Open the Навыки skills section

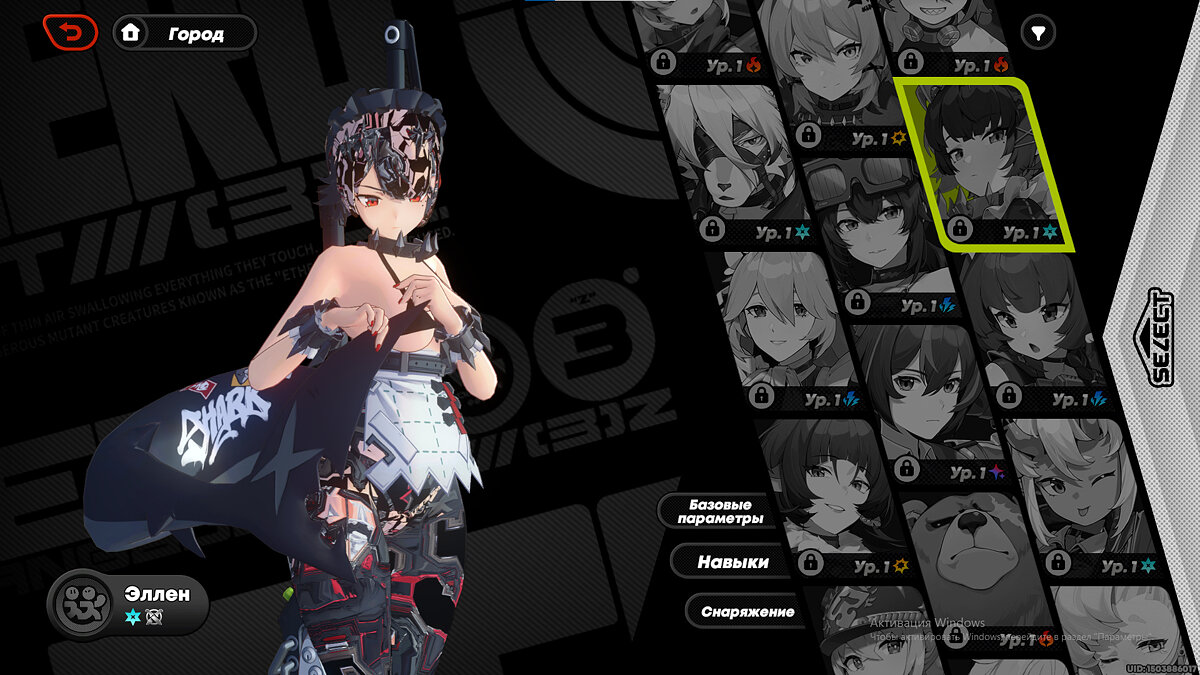[x=732, y=562]
